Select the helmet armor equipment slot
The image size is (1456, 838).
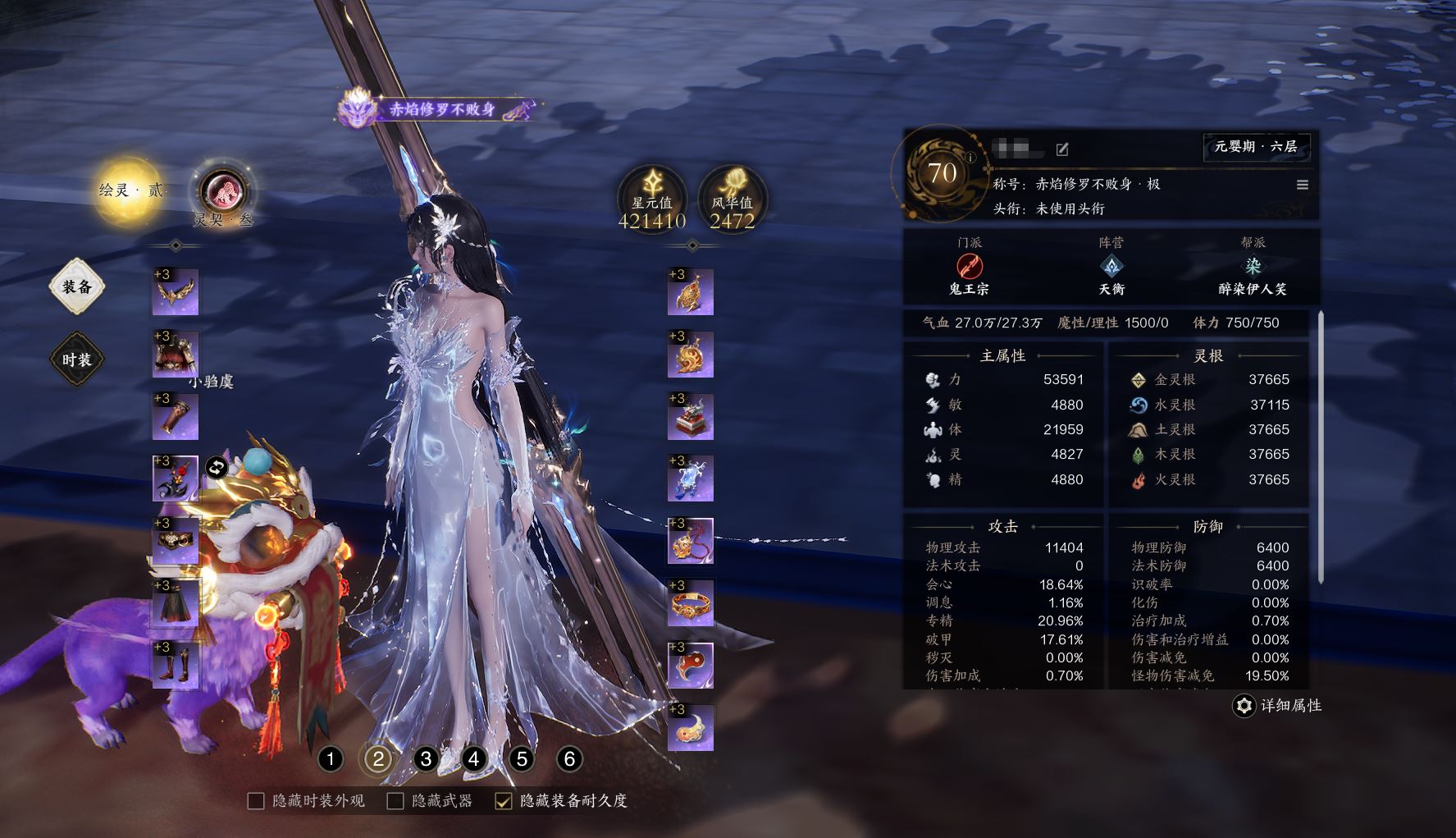click(176, 355)
